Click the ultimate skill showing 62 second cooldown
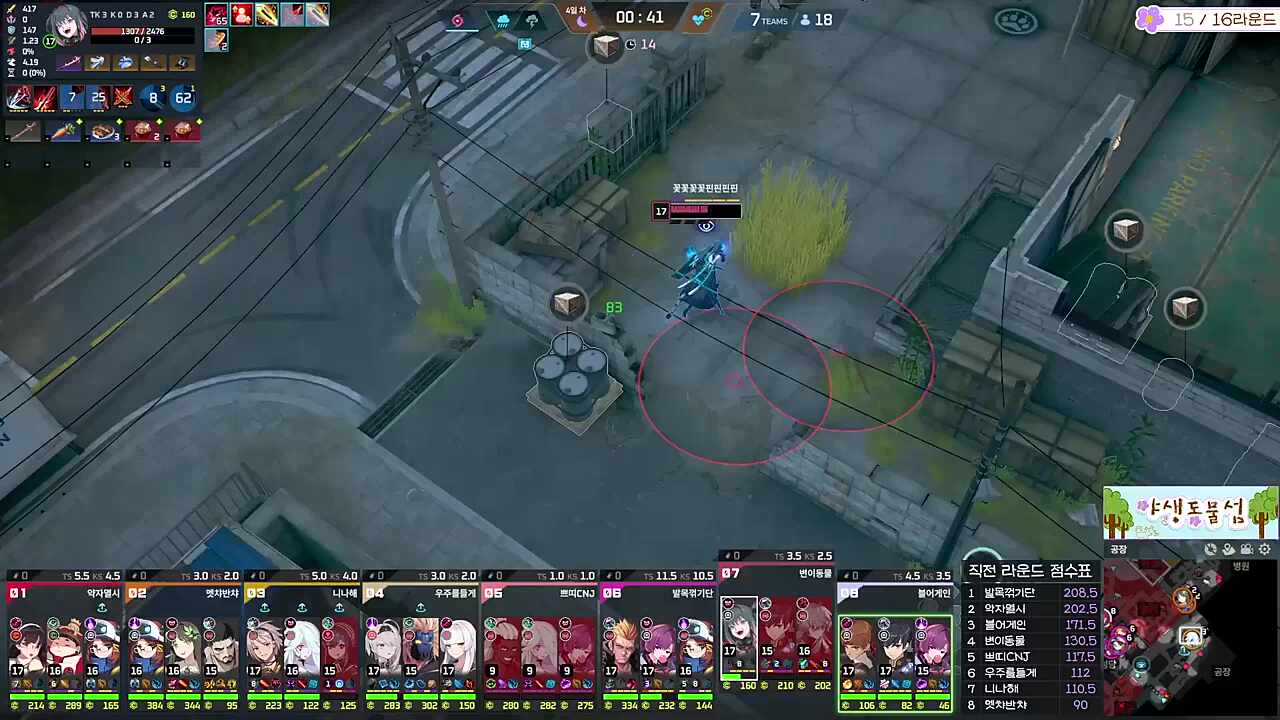This screenshot has width=1280, height=720. click(x=182, y=97)
